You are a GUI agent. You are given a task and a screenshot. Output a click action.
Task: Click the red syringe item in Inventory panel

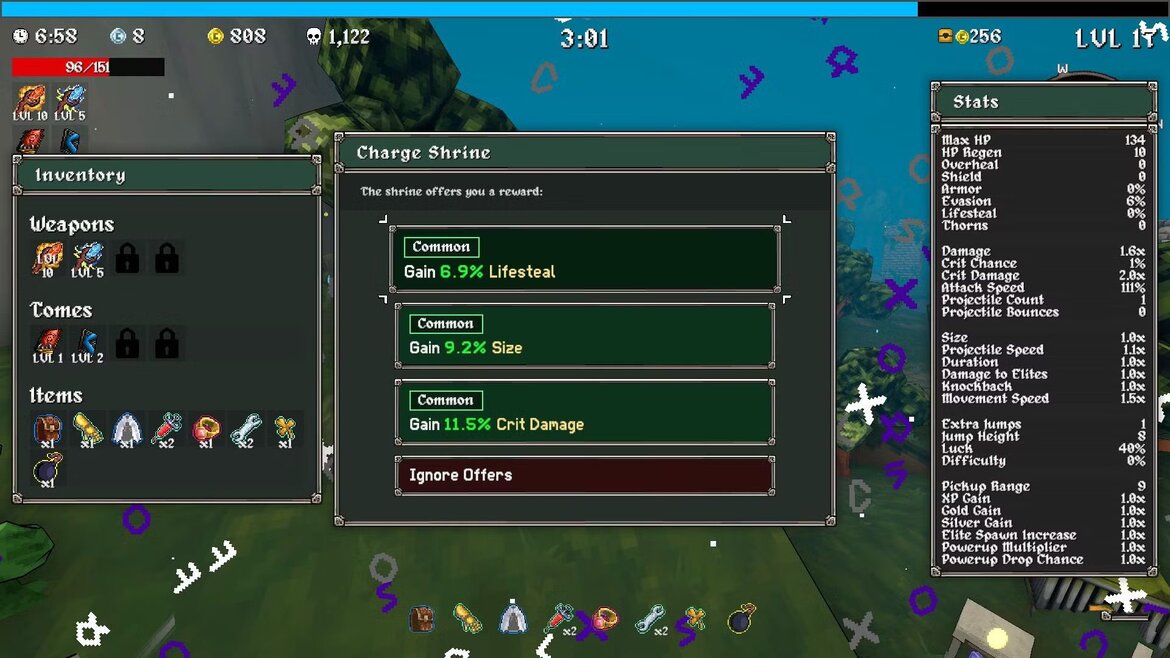click(x=166, y=430)
